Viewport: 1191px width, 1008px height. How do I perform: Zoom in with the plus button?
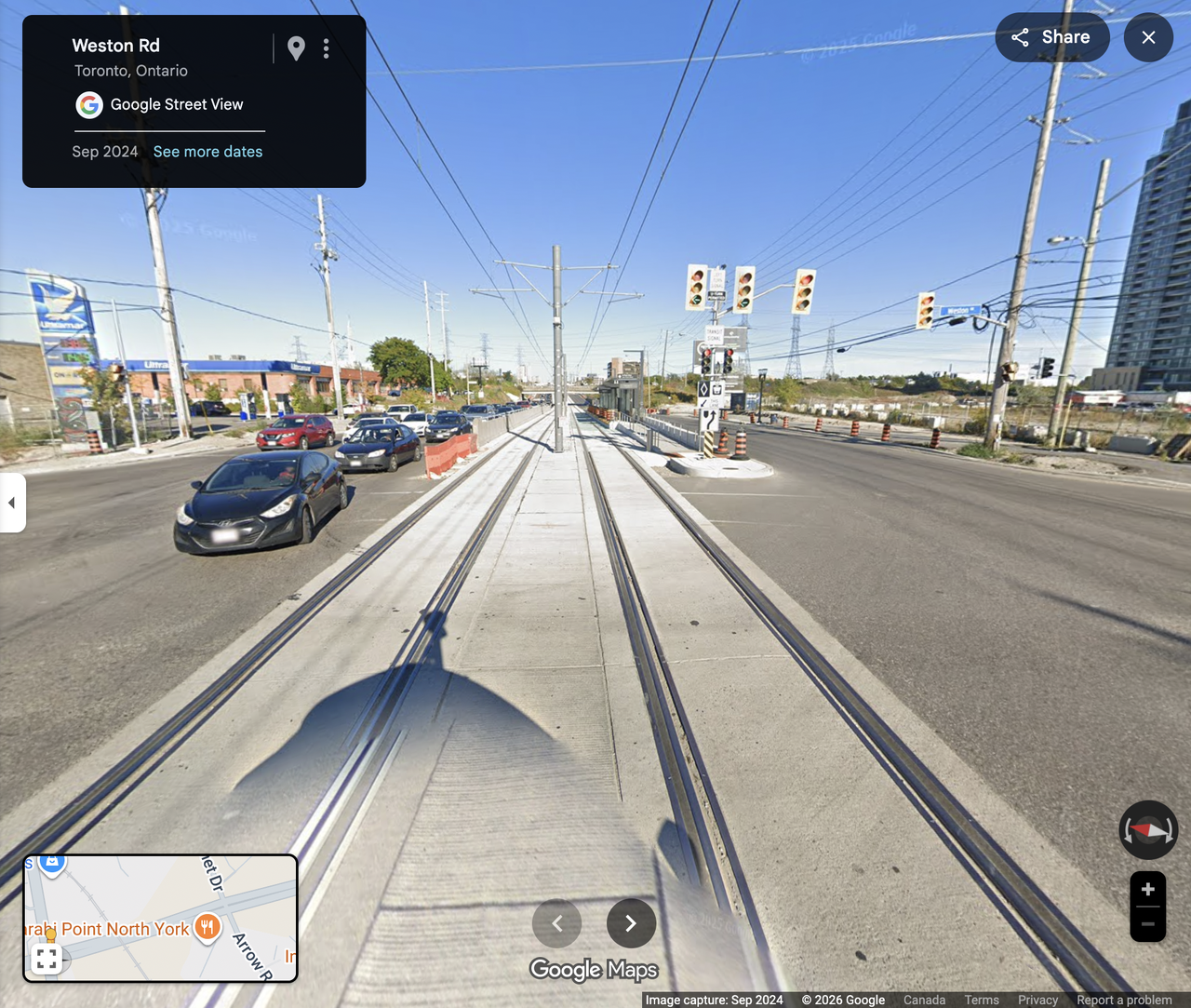[x=1147, y=890]
